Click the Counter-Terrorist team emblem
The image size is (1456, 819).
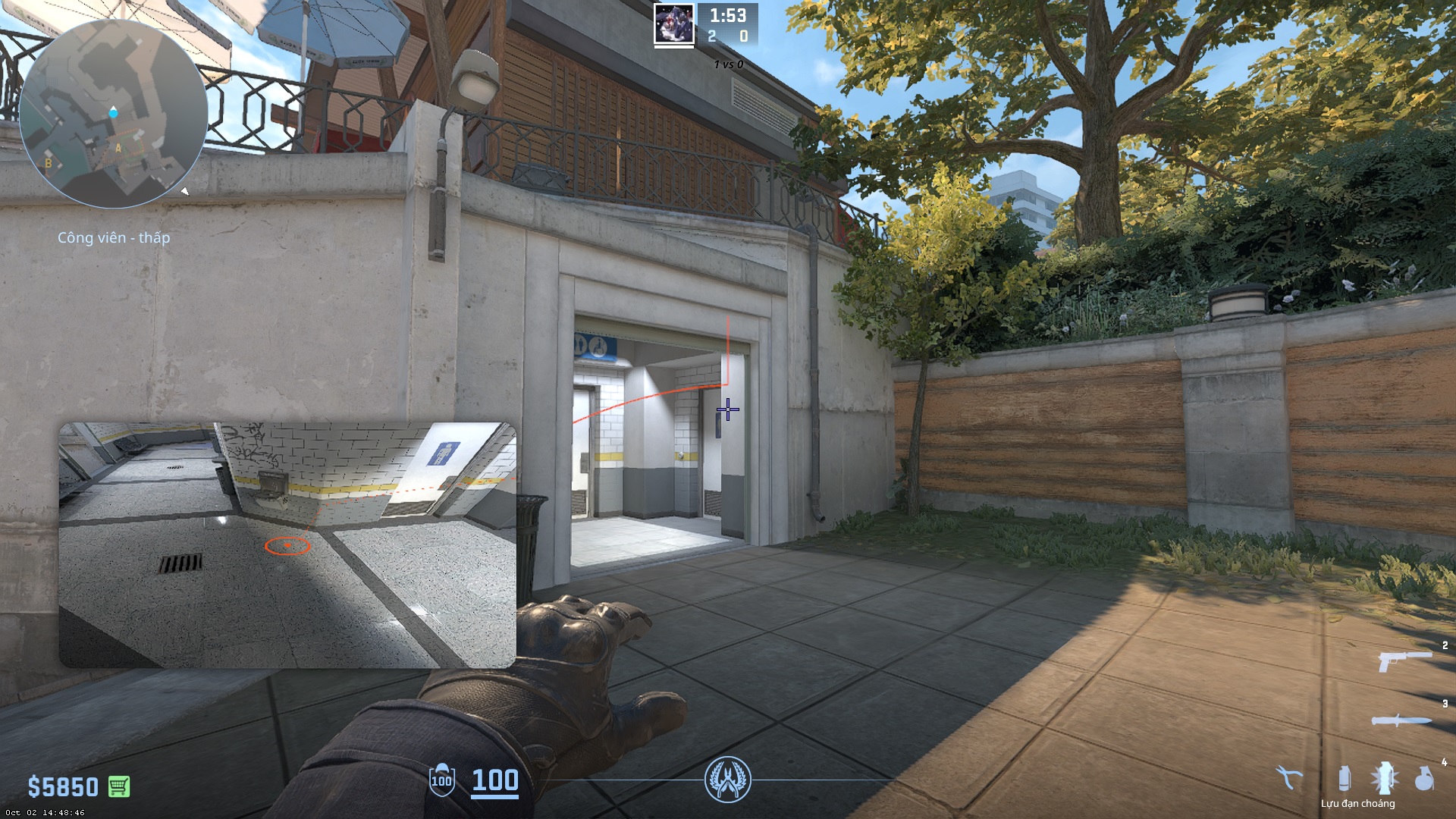point(727,780)
